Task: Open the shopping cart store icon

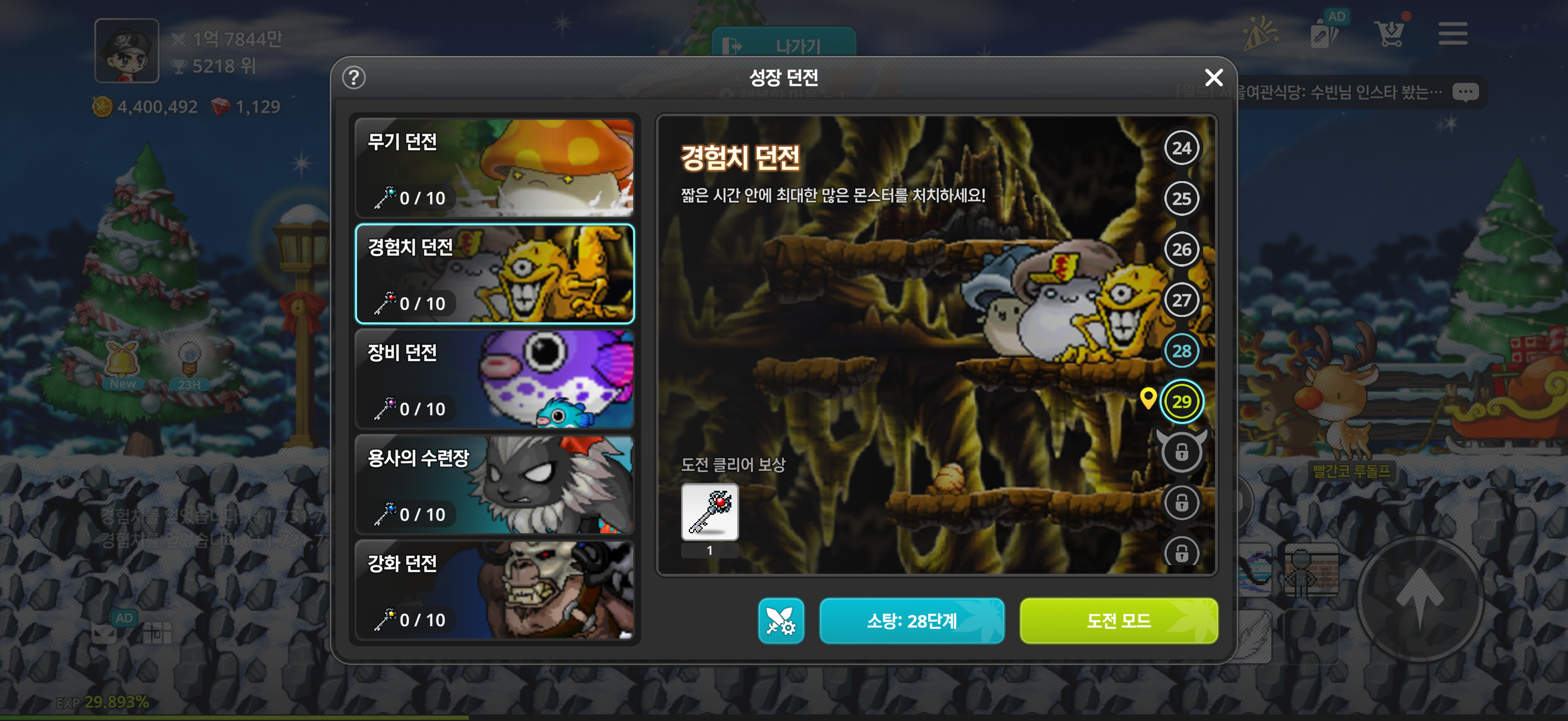Action: click(x=1390, y=33)
